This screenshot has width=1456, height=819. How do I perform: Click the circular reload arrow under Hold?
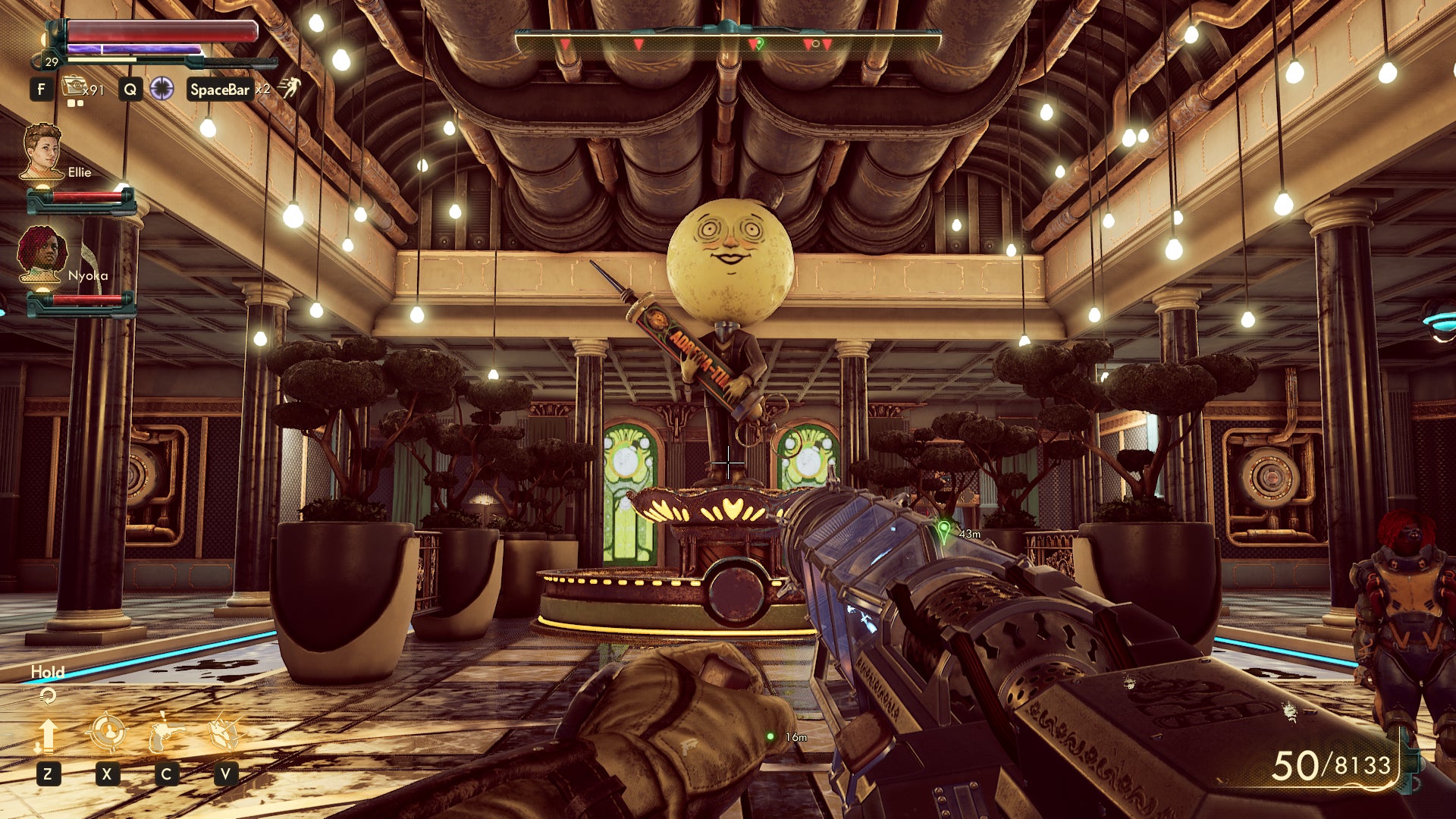click(x=49, y=695)
